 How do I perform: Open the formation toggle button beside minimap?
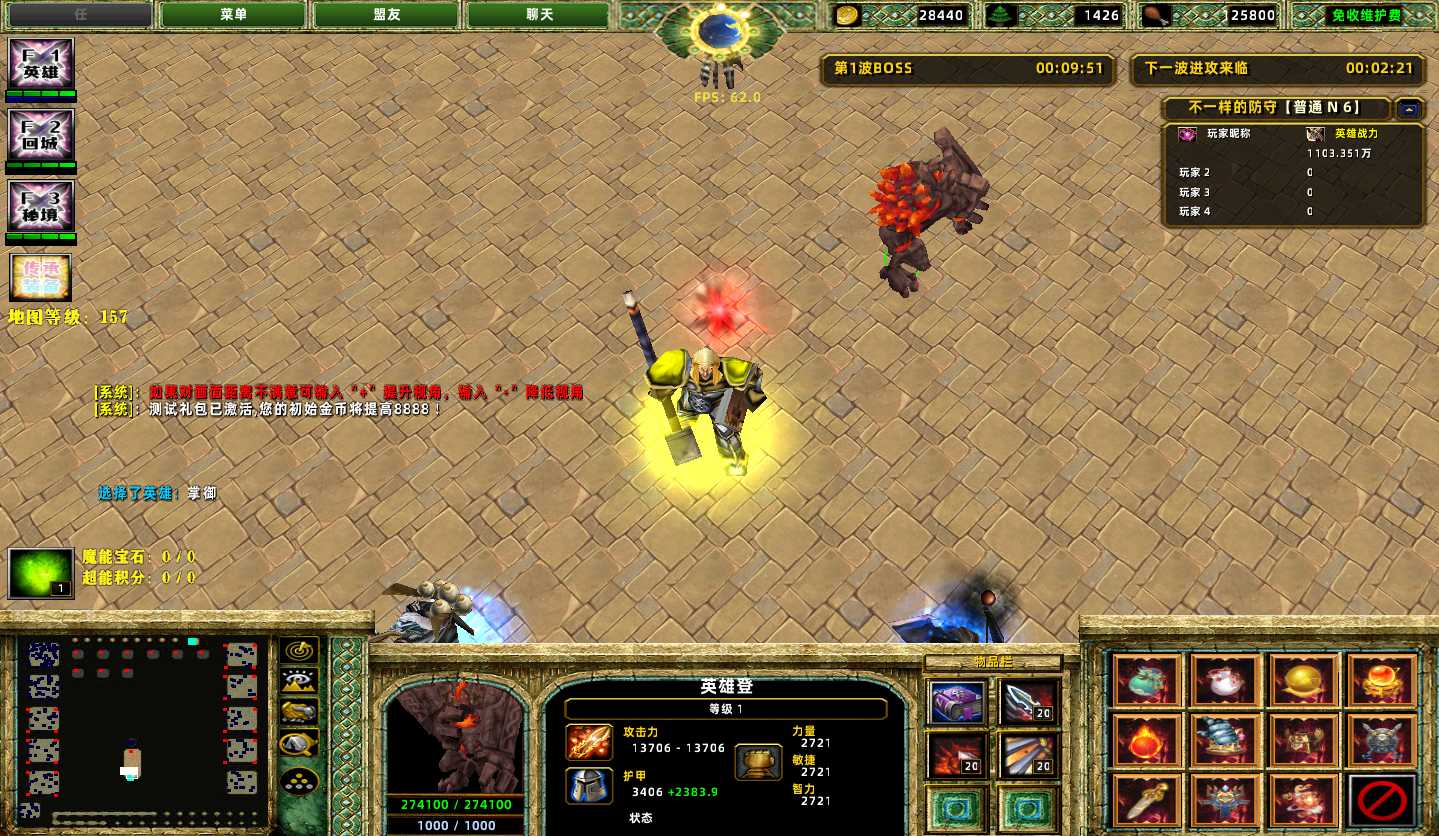coord(299,780)
